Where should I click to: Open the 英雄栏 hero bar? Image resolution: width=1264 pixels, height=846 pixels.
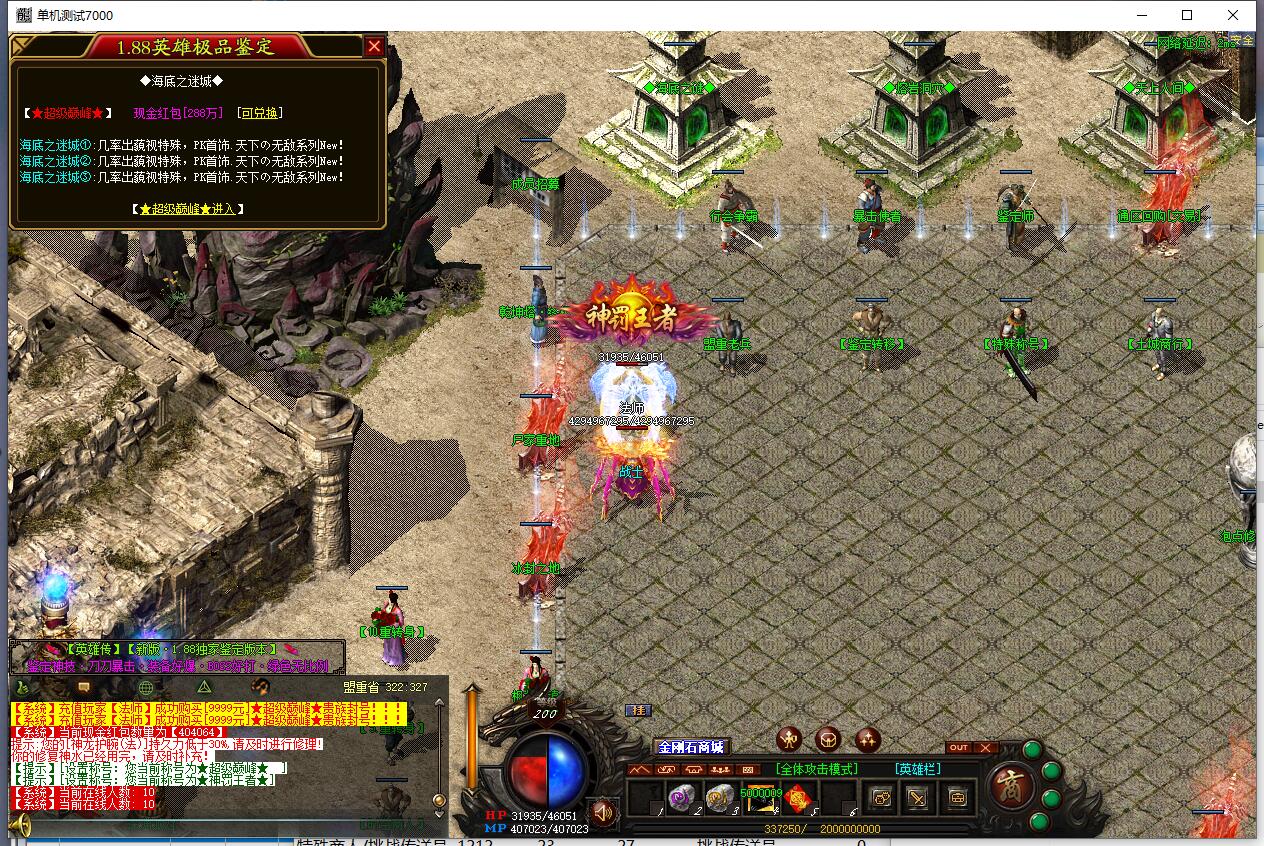pyautogui.click(x=918, y=769)
